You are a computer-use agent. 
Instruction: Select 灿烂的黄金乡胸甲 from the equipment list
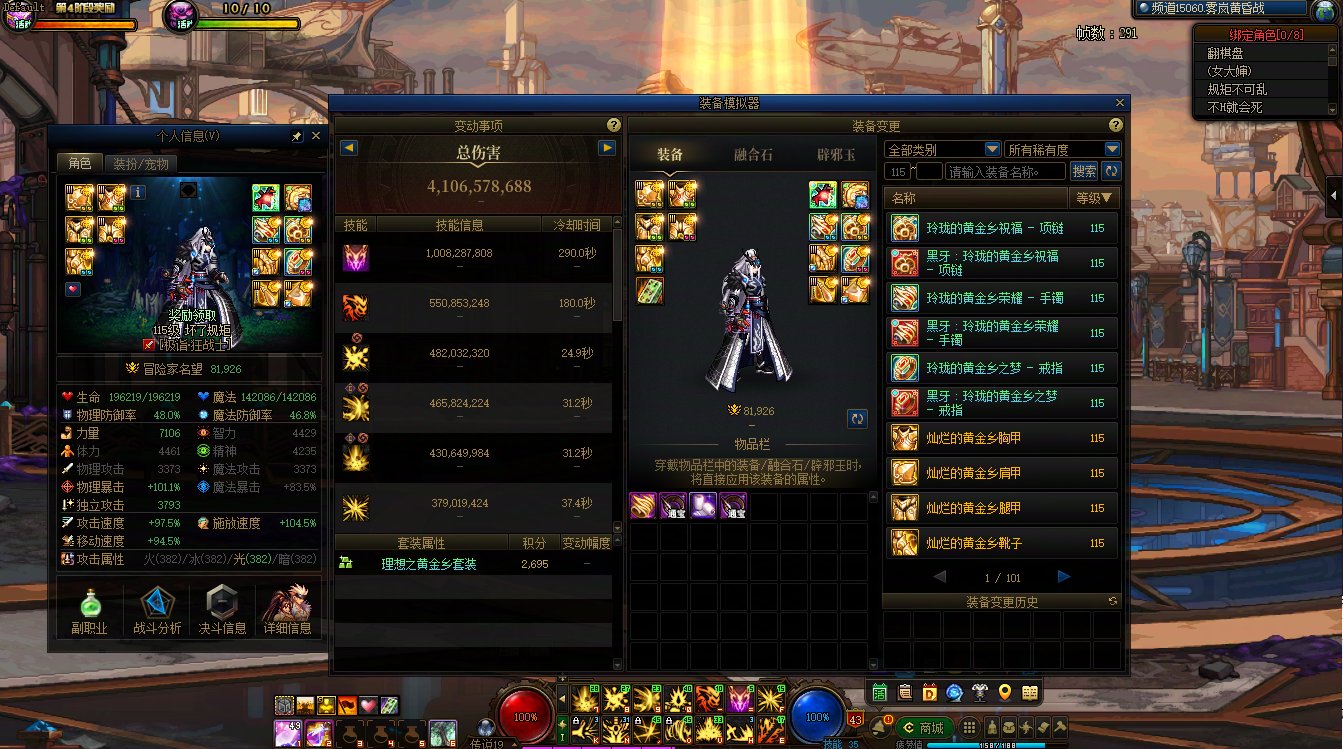[1001, 438]
